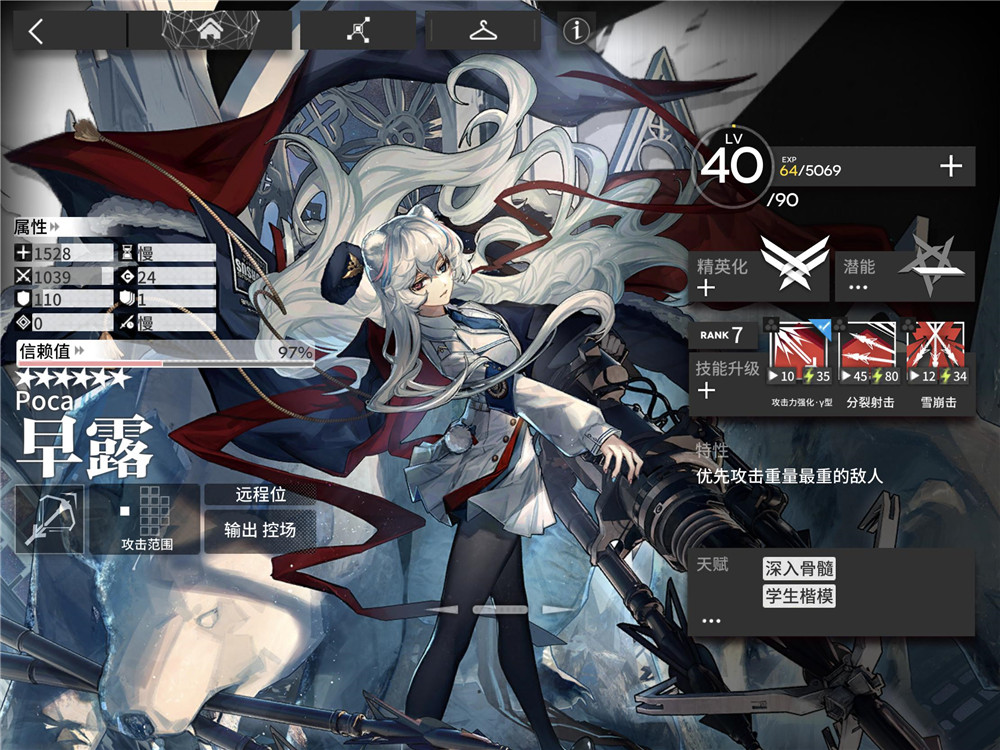Open the network node icon button
Image resolution: width=1000 pixels, height=750 pixels.
357,31
